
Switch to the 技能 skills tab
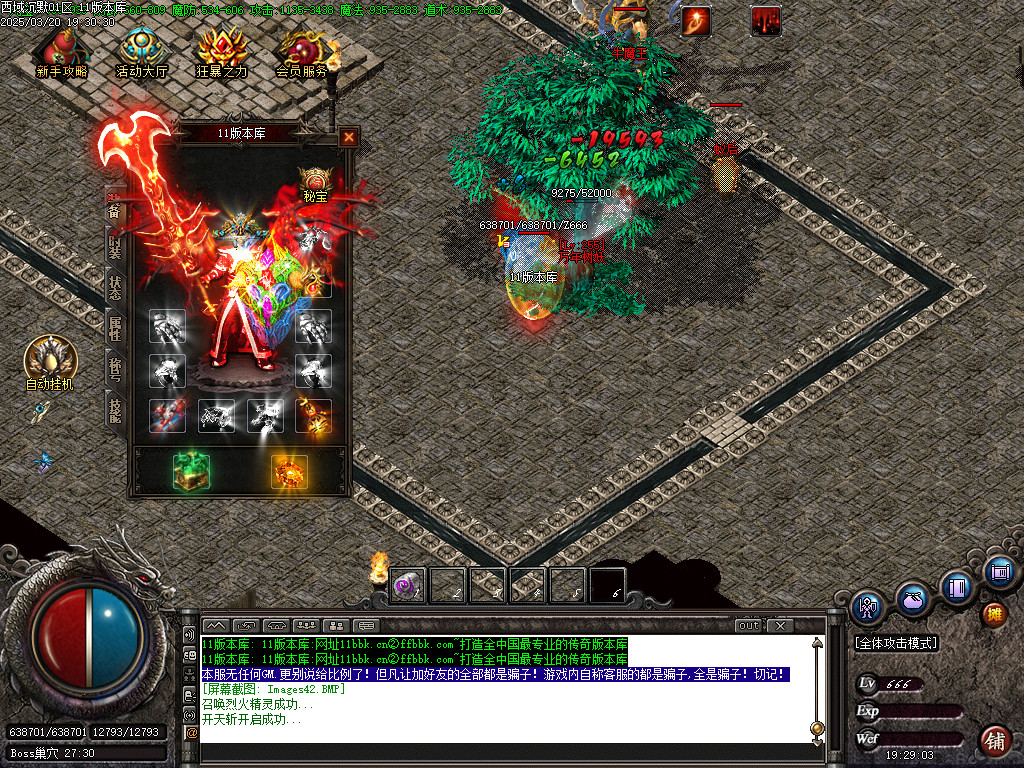pyautogui.click(x=115, y=407)
